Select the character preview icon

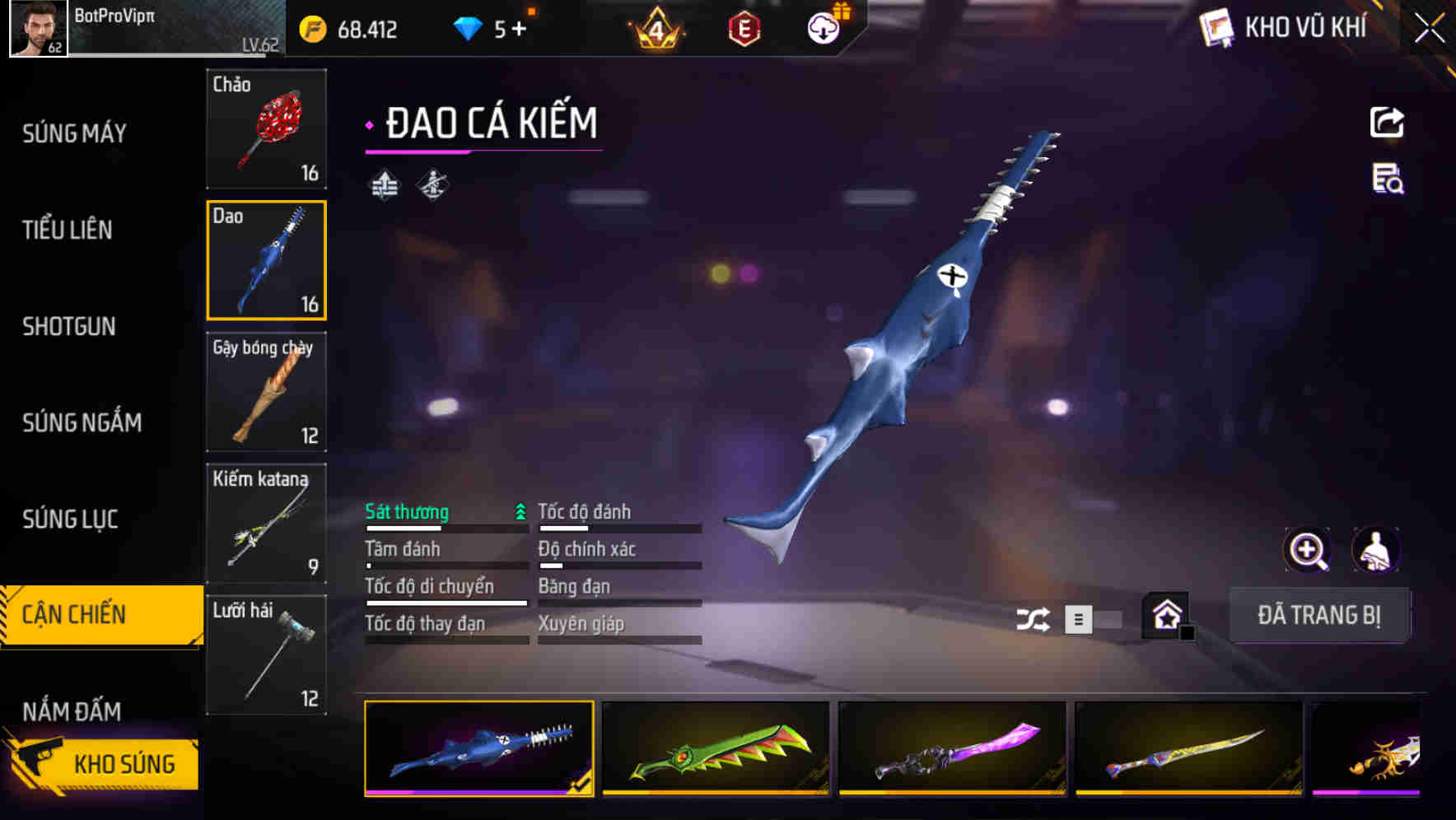1377,550
